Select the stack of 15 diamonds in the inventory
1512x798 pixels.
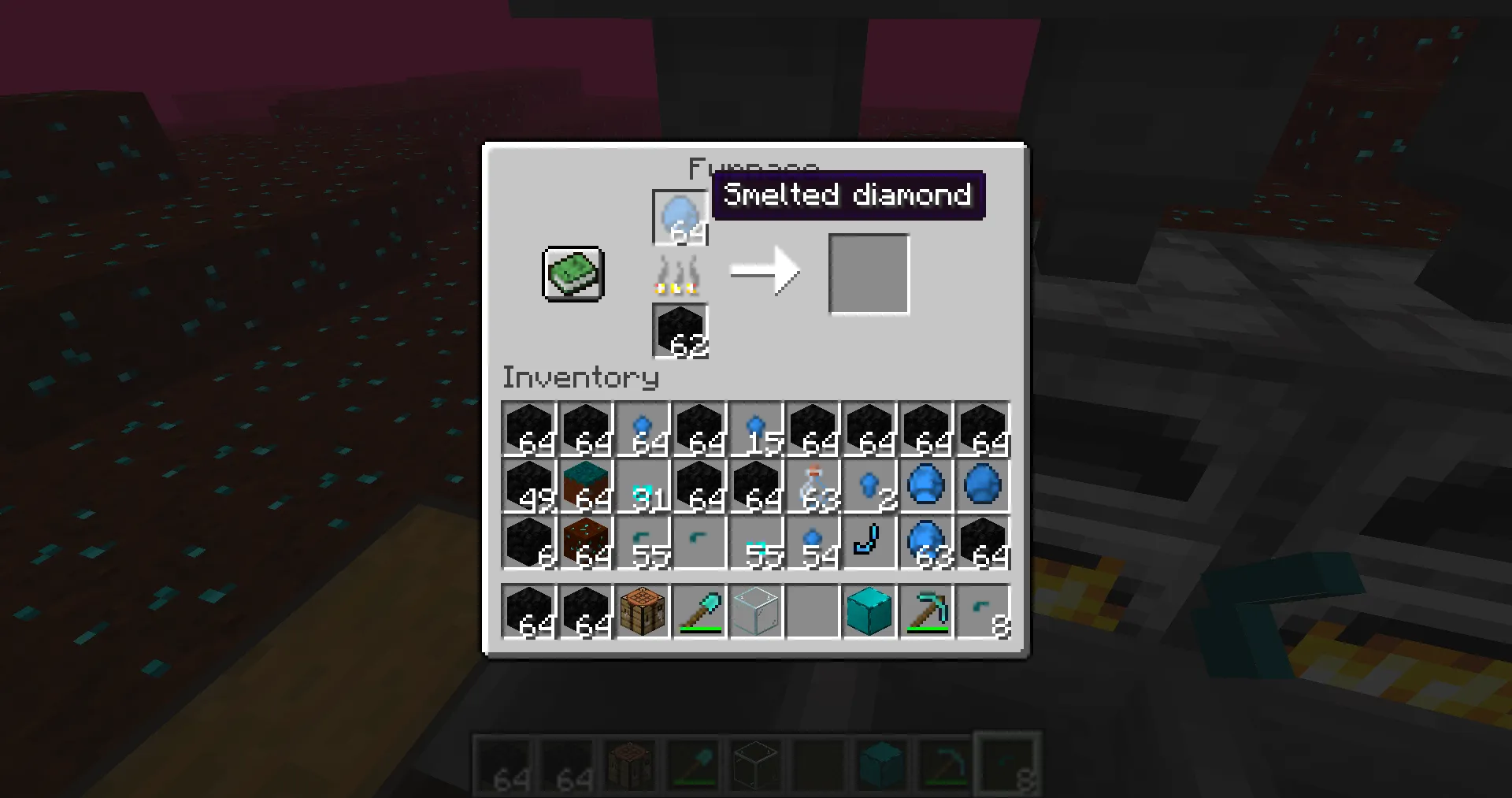click(755, 429)
